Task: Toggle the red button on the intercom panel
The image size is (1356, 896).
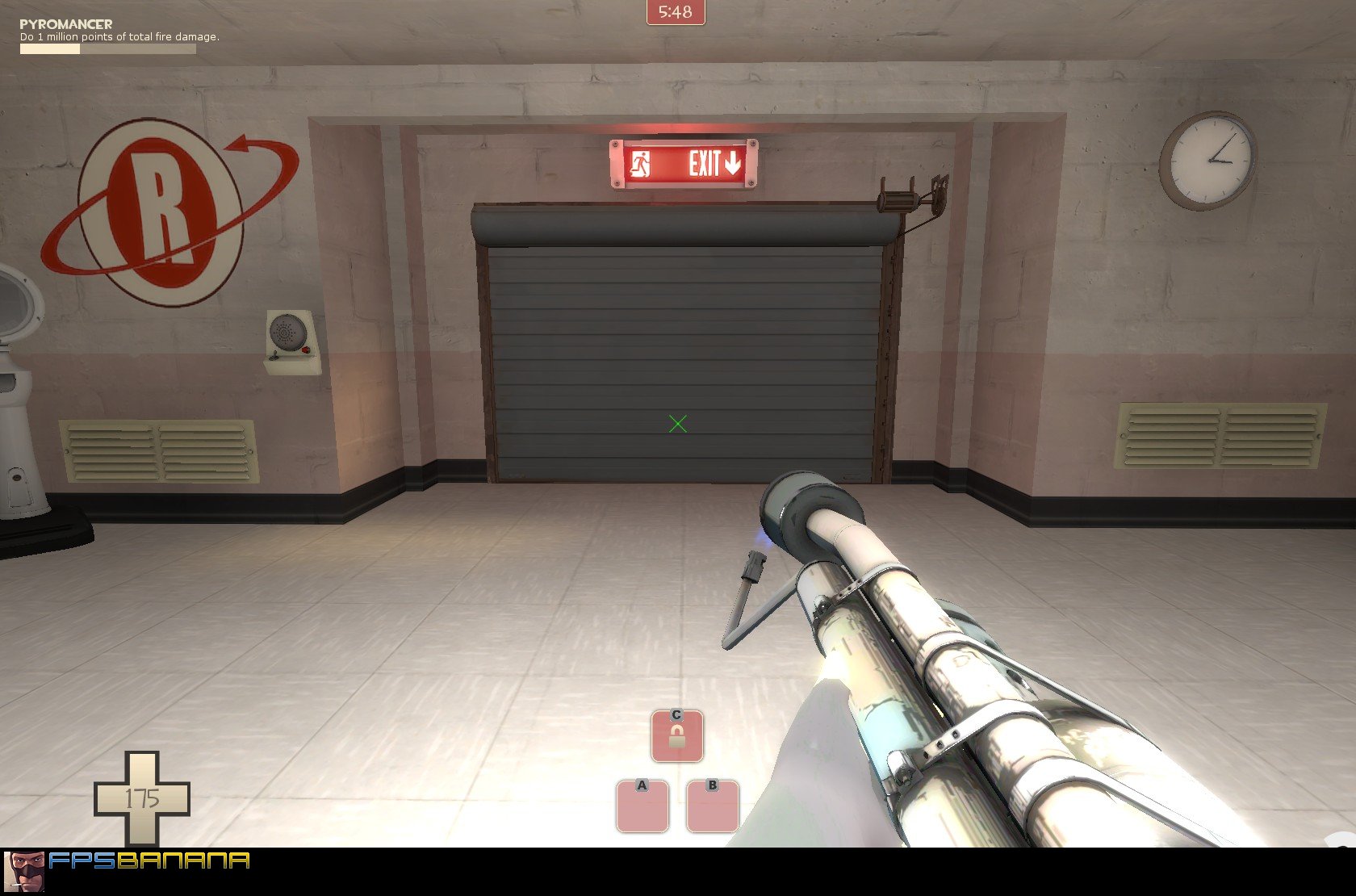Action: pos(305,350)
